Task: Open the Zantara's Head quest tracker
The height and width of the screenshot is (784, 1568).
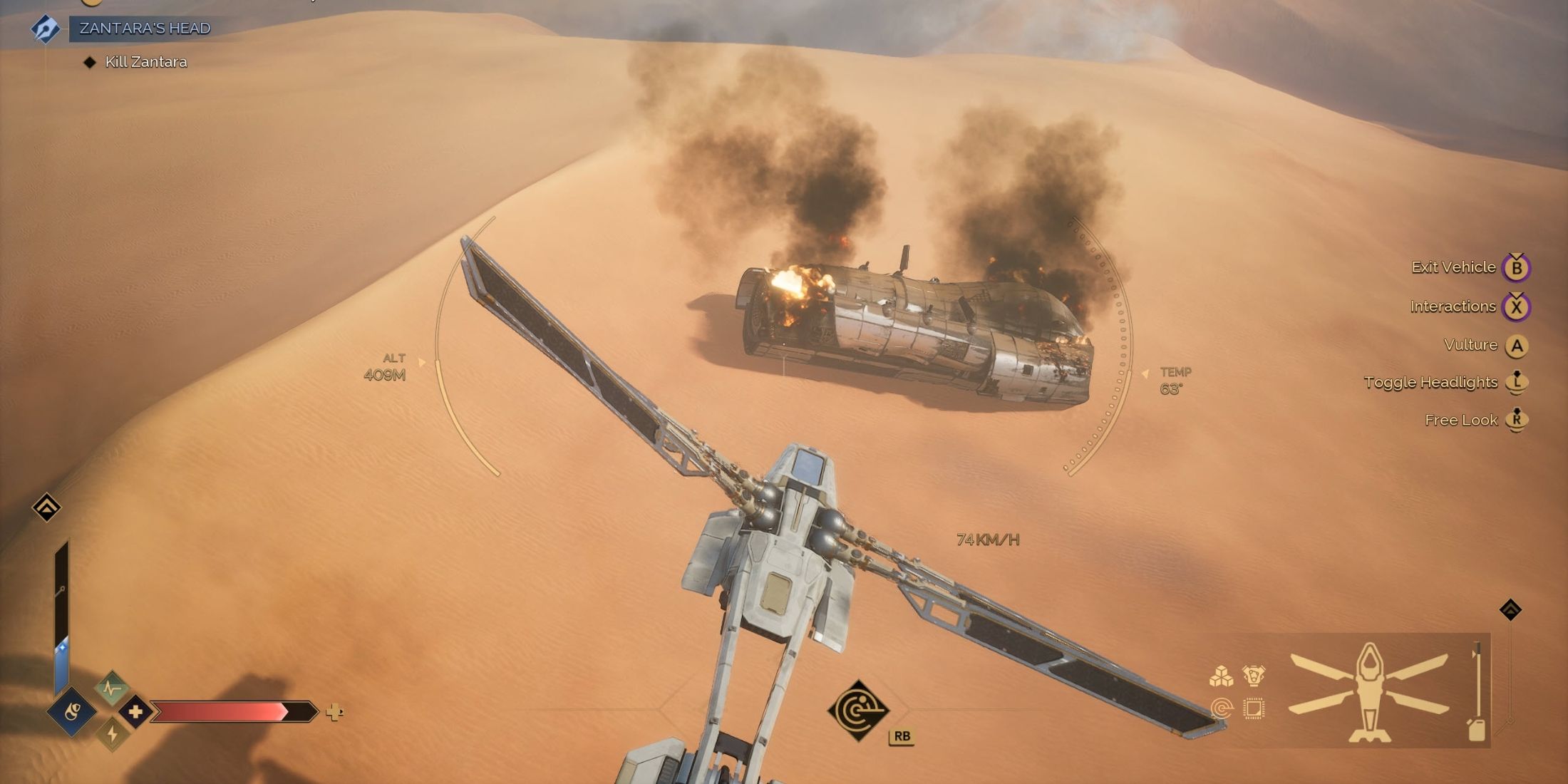Action: click(145, 29)
